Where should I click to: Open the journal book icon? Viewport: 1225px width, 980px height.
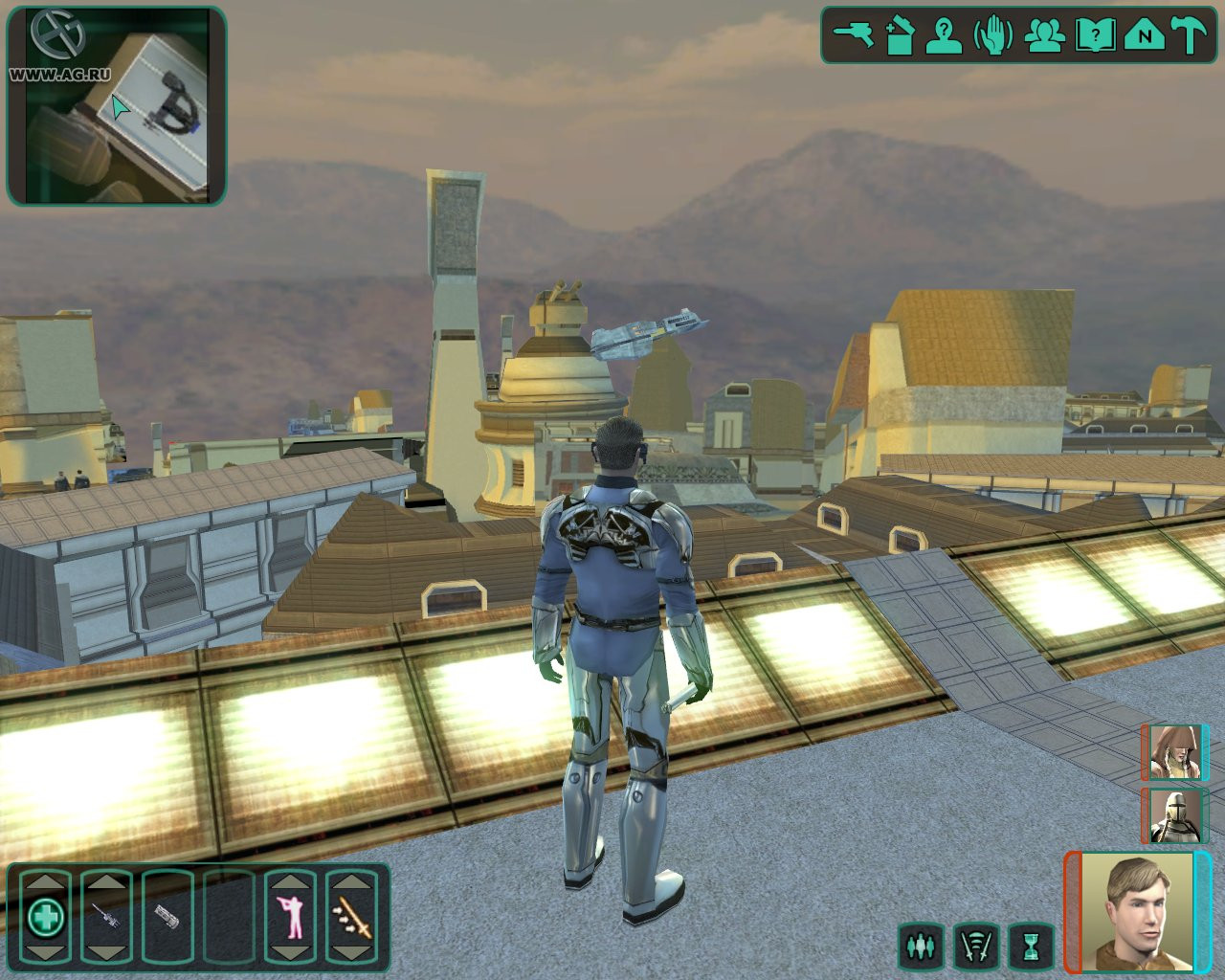(x=1094, y=36)
